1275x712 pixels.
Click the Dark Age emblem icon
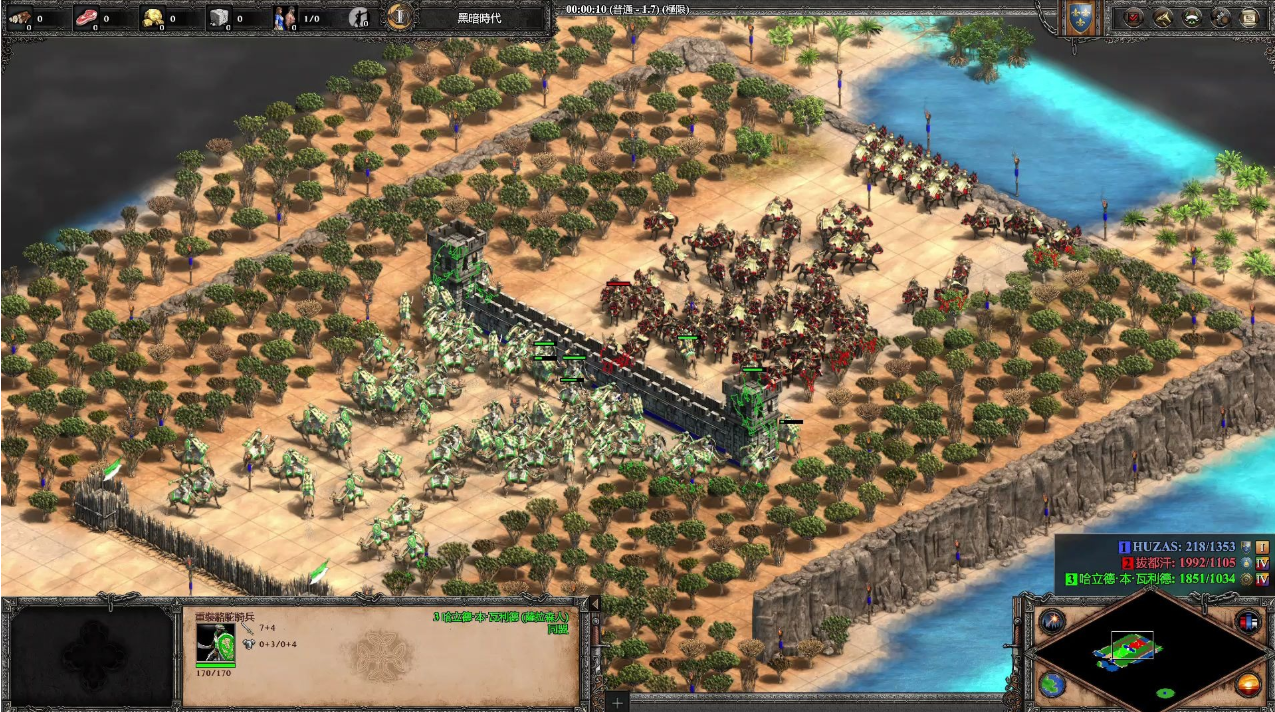coord(399,16)
